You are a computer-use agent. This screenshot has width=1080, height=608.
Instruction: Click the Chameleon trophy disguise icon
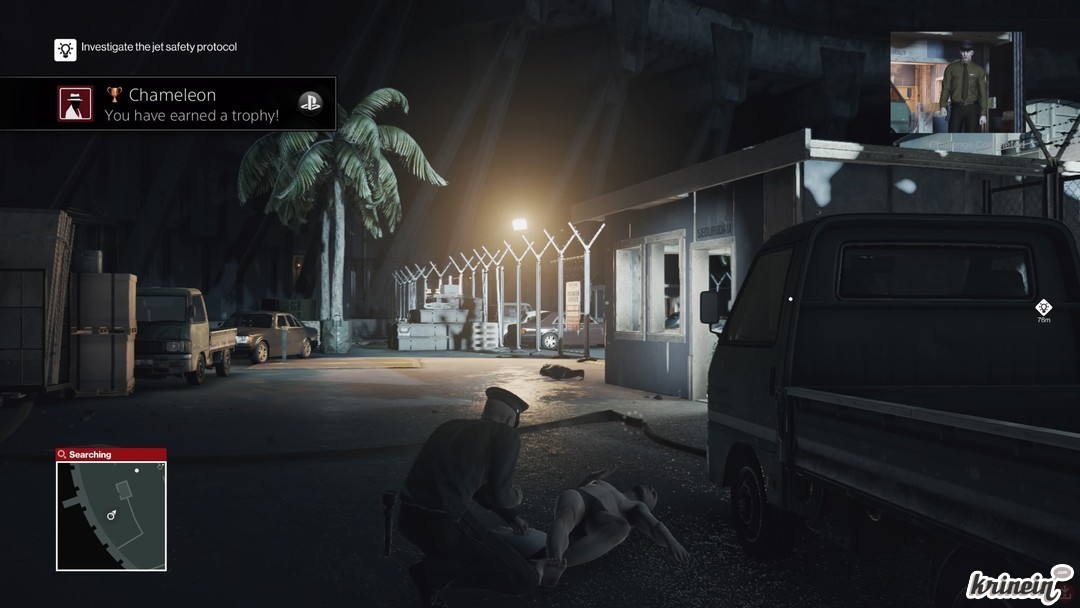[x=76, y=104]
